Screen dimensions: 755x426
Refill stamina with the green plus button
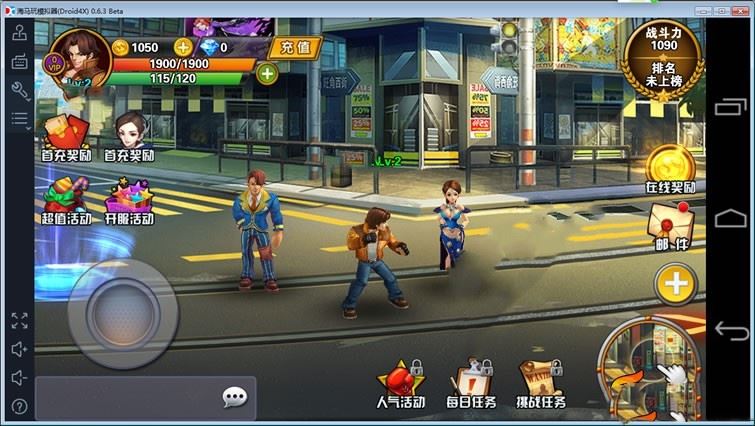click(x=267, y=73)
